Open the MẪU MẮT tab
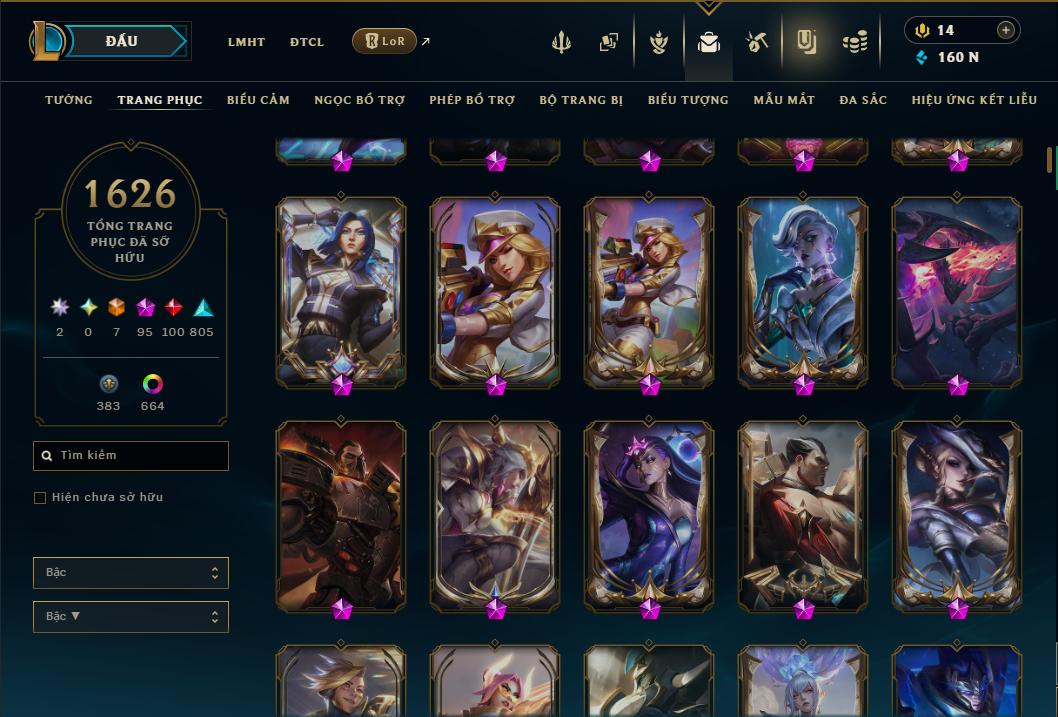Viewport: 1058px width, 717px height. click(x=784, y=100)
